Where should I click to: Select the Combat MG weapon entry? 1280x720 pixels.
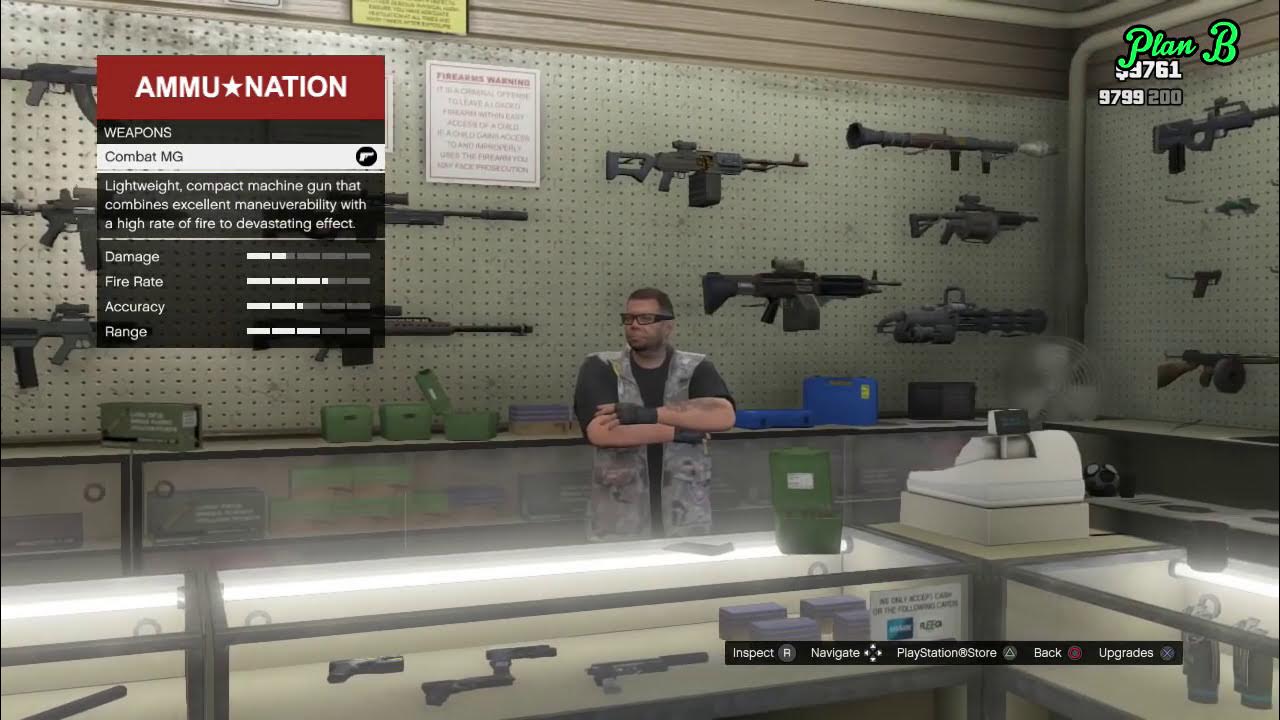(x=240, y=157)
